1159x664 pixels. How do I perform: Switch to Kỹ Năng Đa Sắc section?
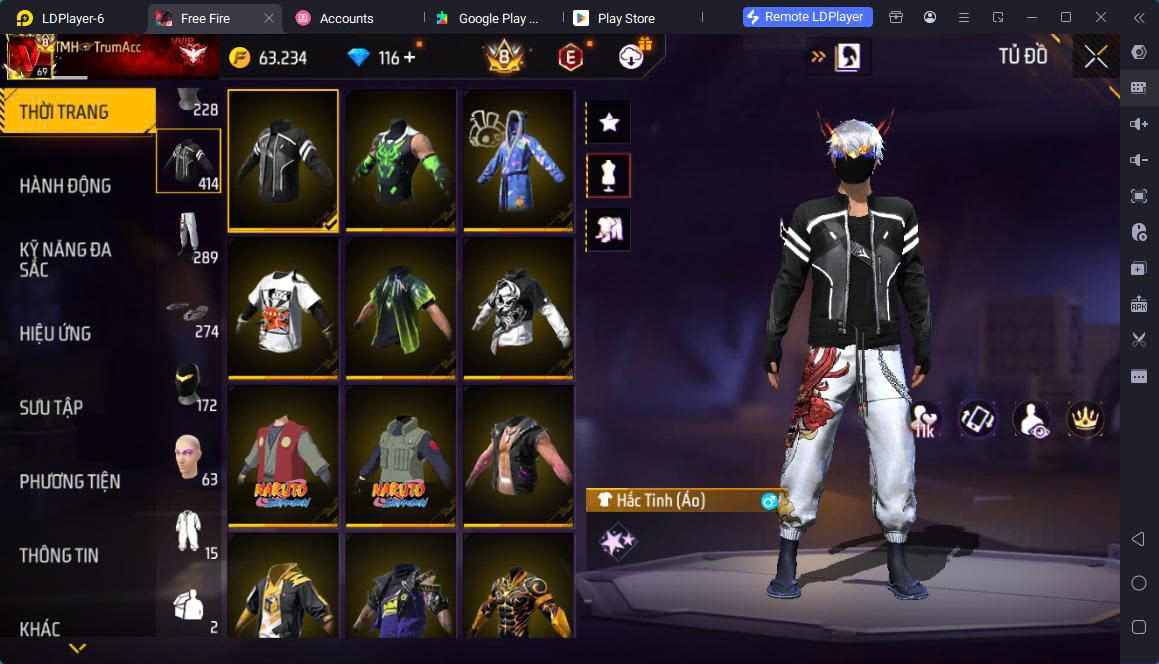coord(65,259)
